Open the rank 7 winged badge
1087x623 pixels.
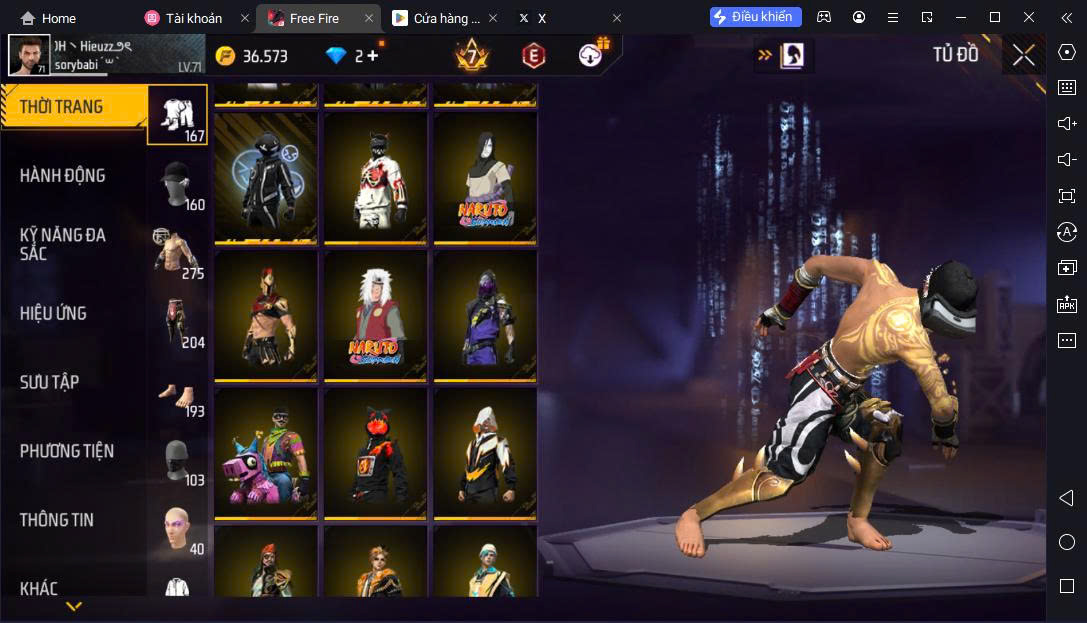[471, 55]
